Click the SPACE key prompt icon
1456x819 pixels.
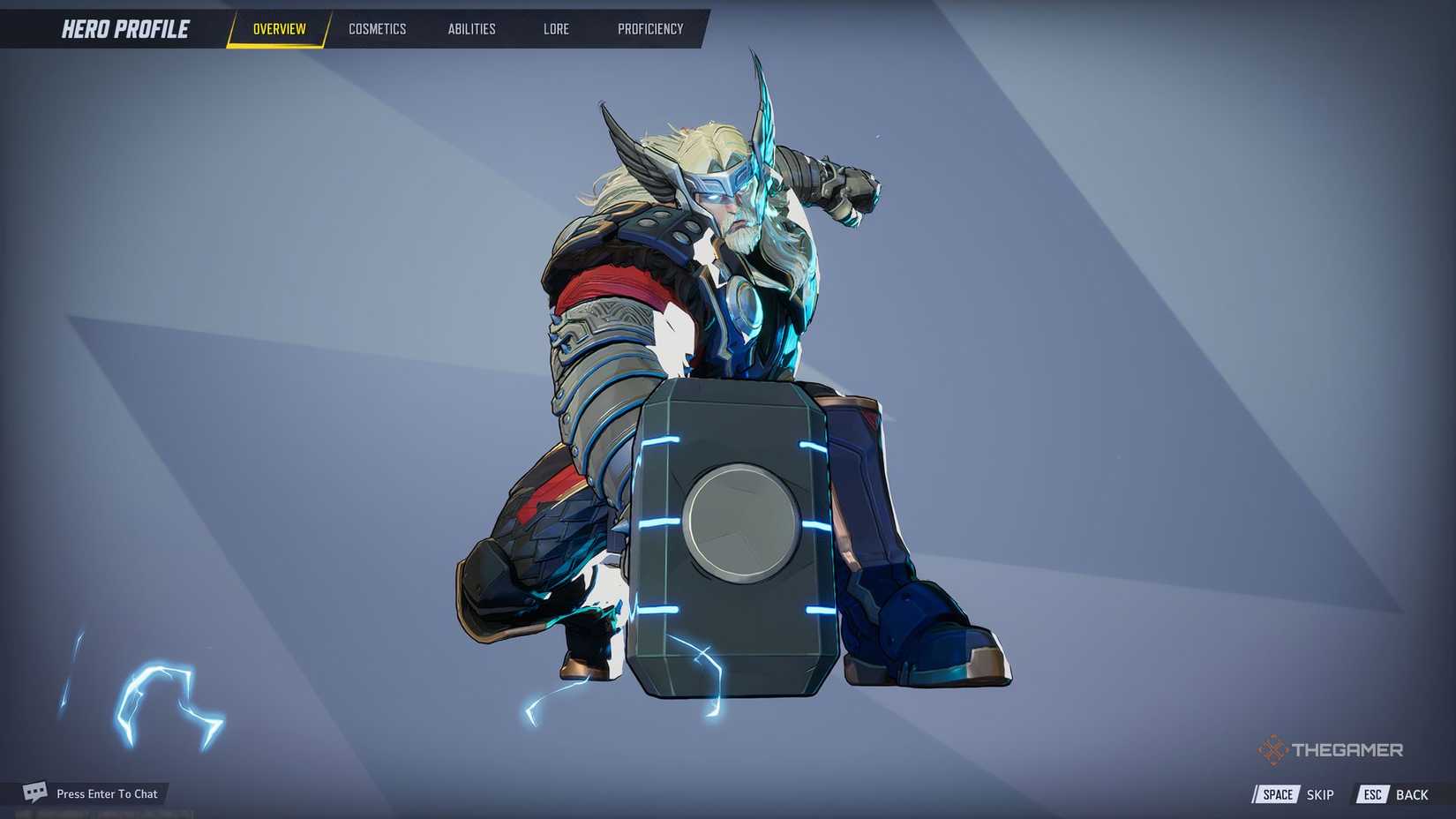[x=1276, y=794]
